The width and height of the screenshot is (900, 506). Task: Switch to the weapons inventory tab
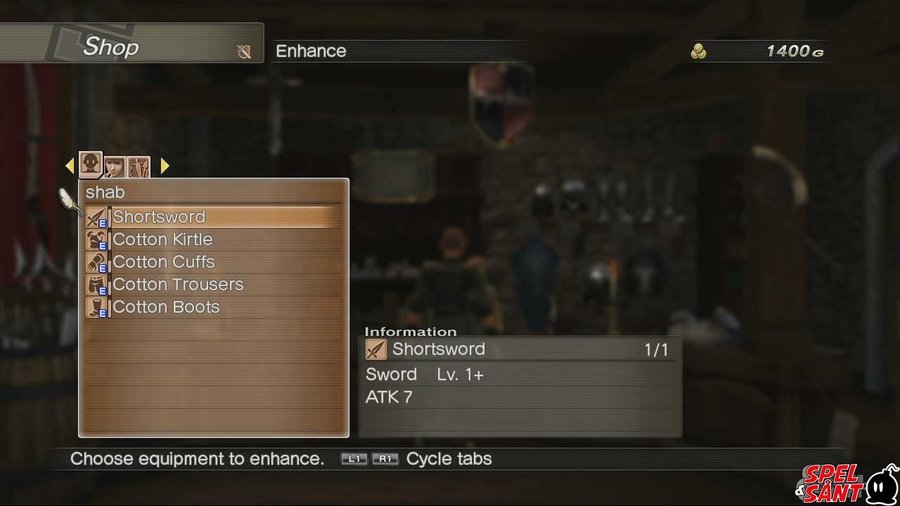pos(138,166)
